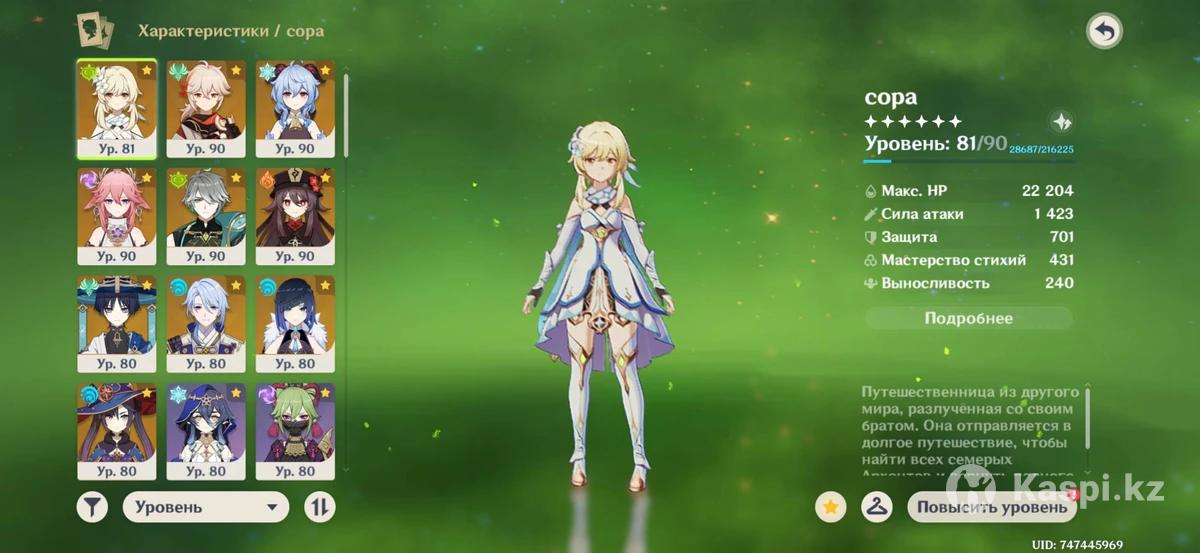Screen dimensions: 1200x553
Task: Click the sparkle icon beside the character name
Action: (x=1061, y=122)
